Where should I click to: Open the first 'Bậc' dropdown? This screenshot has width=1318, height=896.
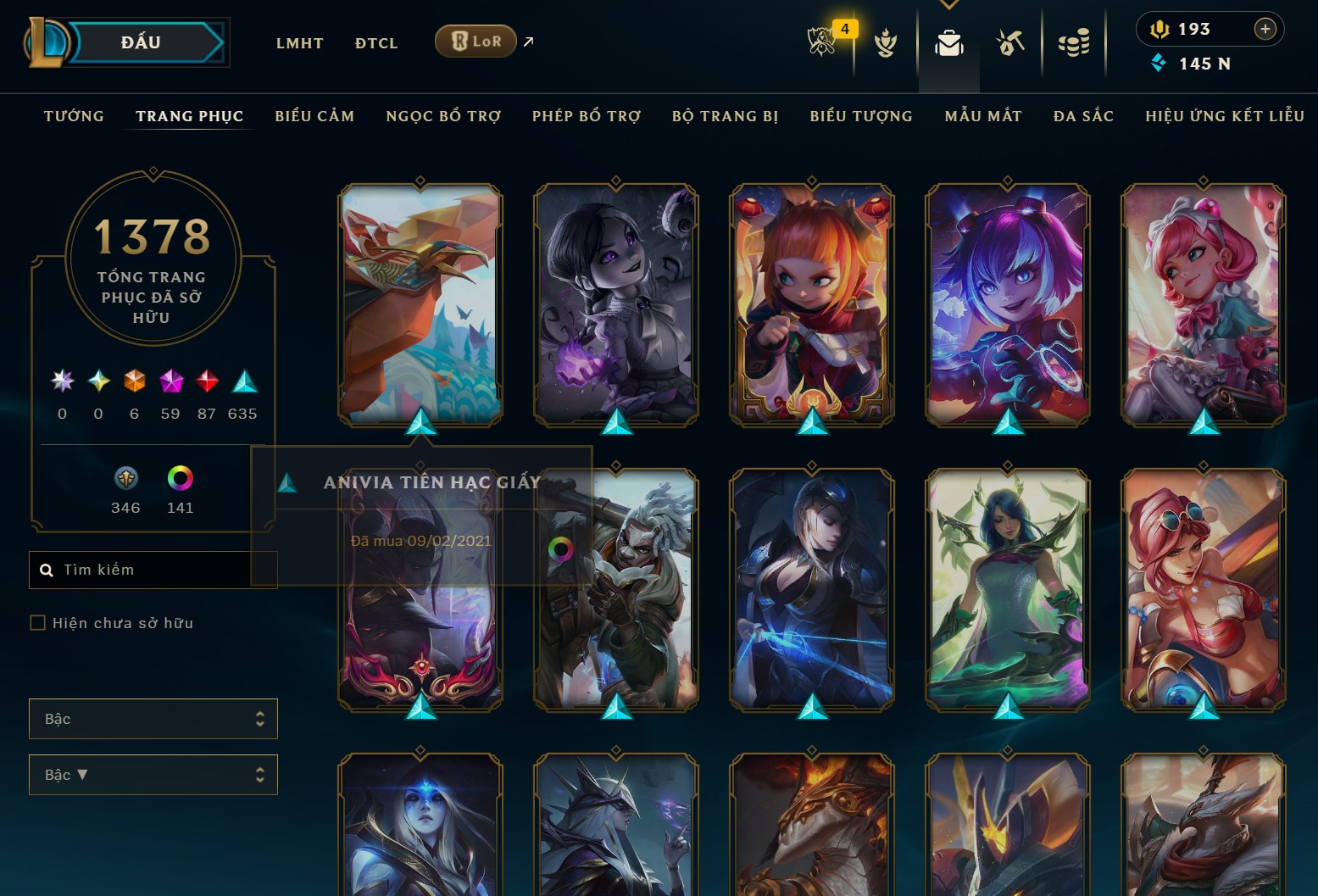[x=153, y=718]
